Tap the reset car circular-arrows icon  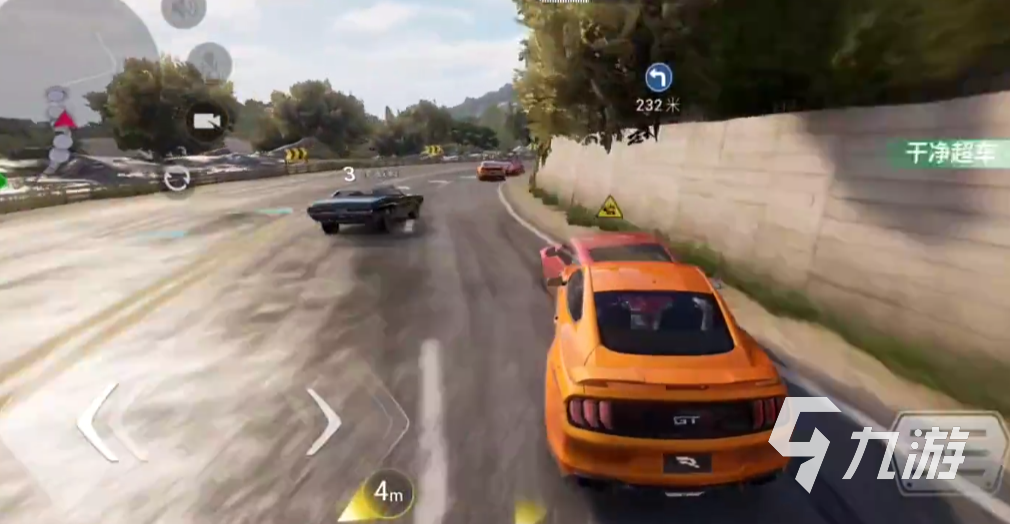tap(177, 179)
